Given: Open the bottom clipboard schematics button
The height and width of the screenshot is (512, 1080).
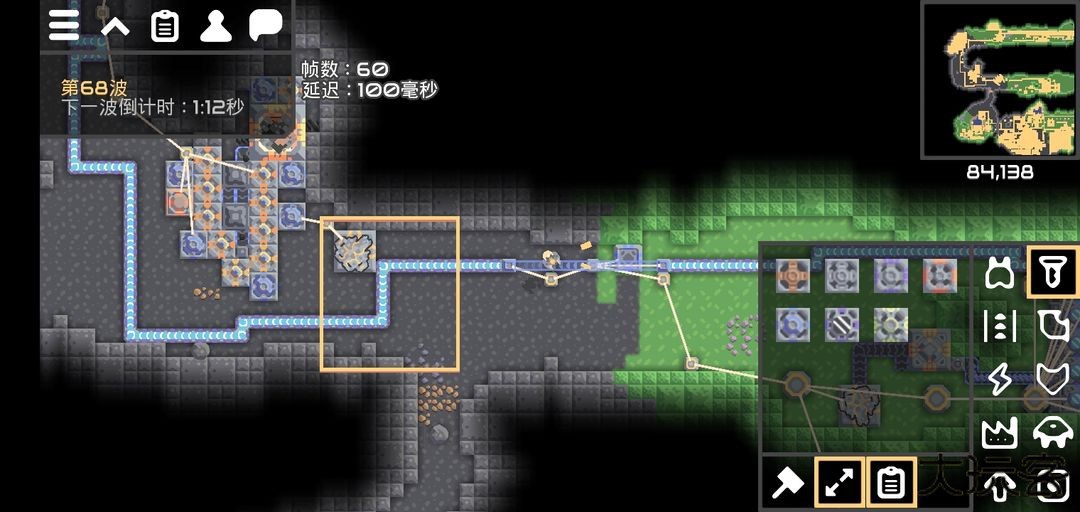Looking at the screenshot, I should coord(890,484).
